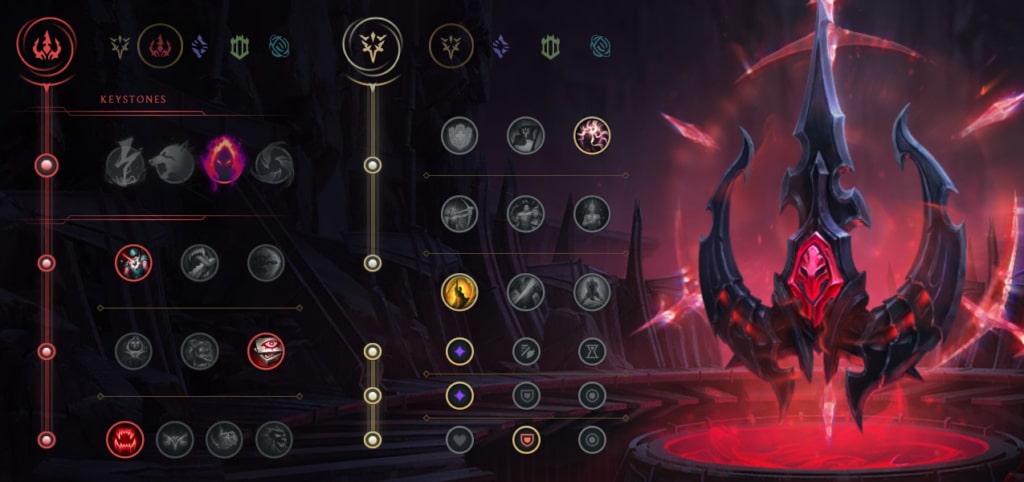Screen dimensions: 1024x482
Task: Choose the hourglass ability haste shard
Action: pos(592,351)
